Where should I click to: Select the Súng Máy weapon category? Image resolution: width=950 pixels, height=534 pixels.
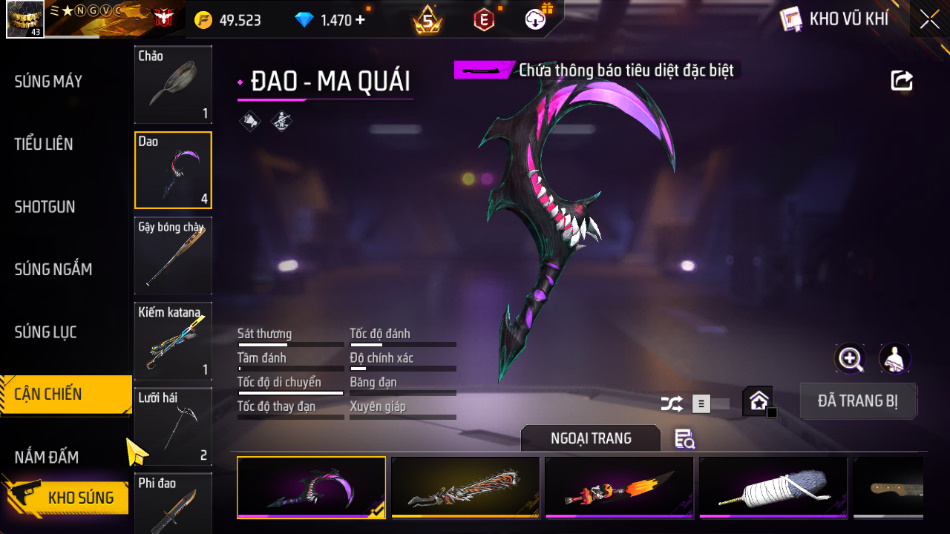[x=48, y=81]
